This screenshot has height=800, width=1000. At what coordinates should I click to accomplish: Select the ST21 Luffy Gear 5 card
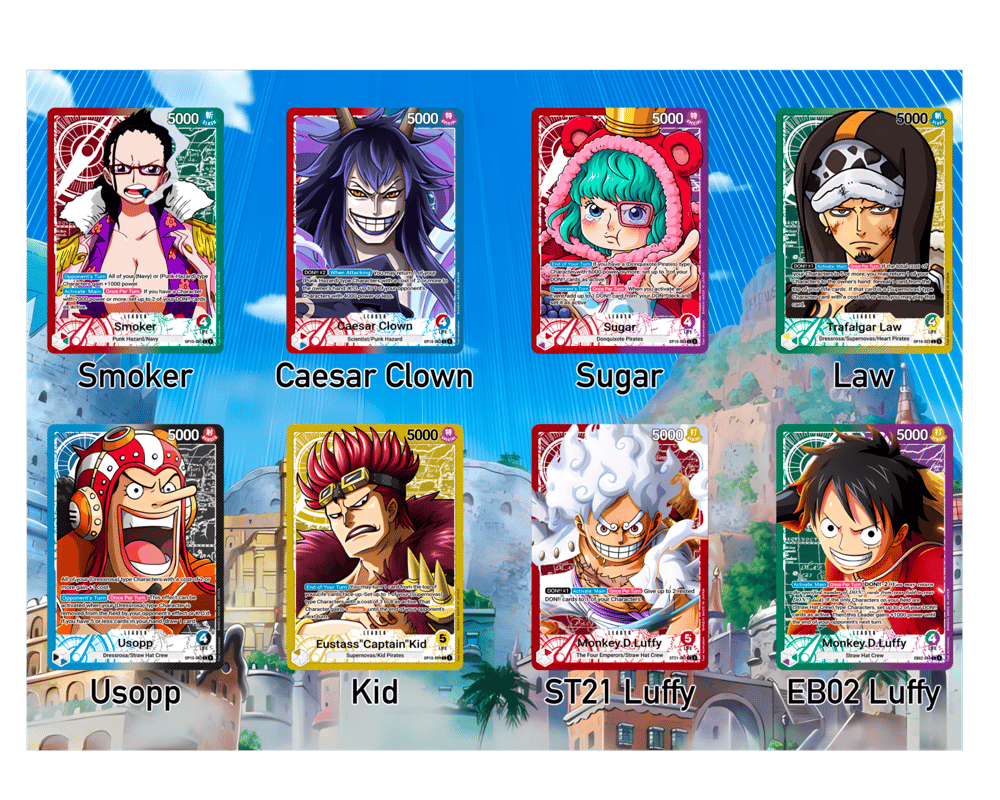point(620,546)
